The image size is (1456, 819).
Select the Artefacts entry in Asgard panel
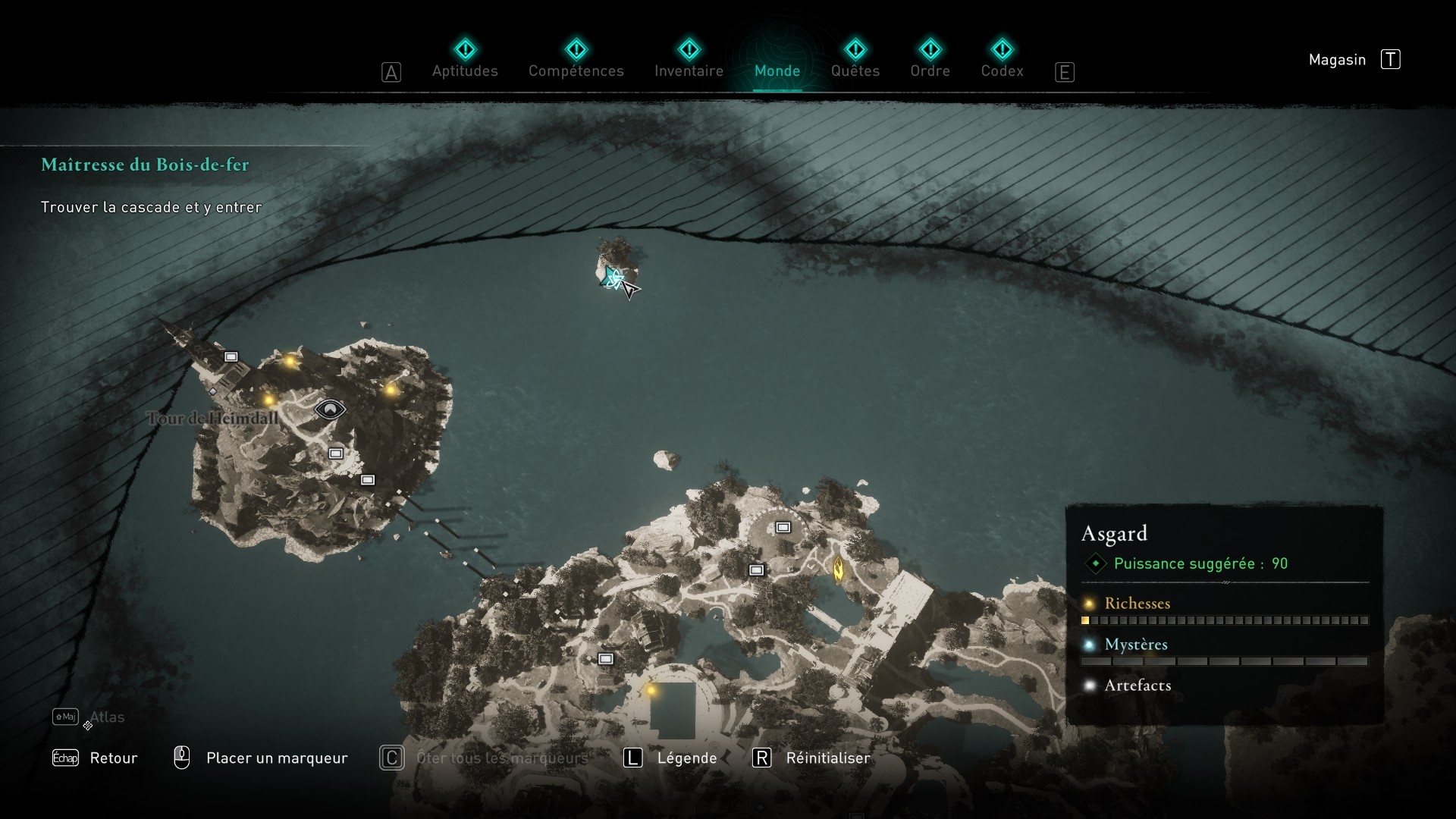(1137, 686)
